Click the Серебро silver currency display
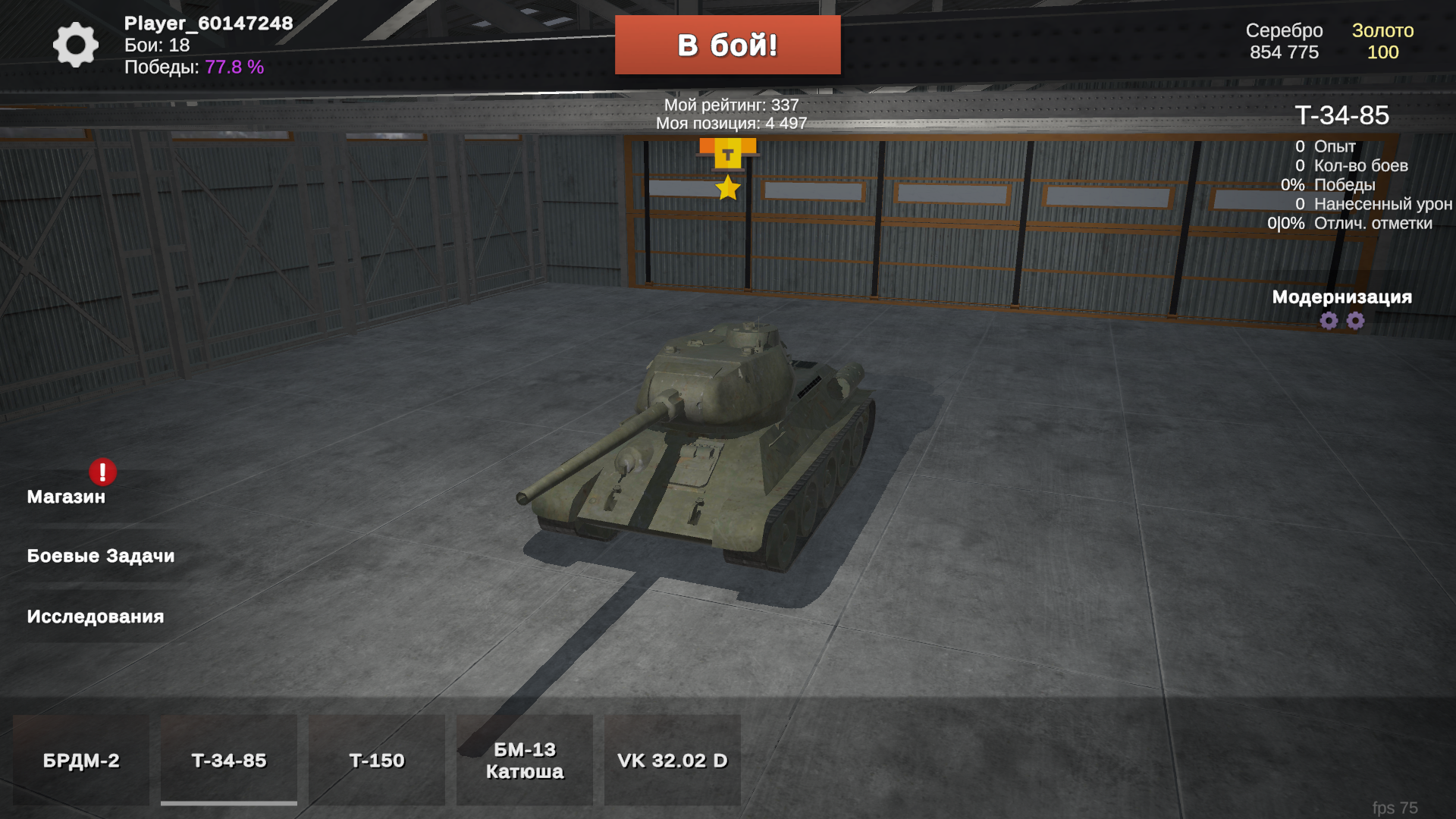The height and width of the screenshot is (819, 1456). 1285,42
